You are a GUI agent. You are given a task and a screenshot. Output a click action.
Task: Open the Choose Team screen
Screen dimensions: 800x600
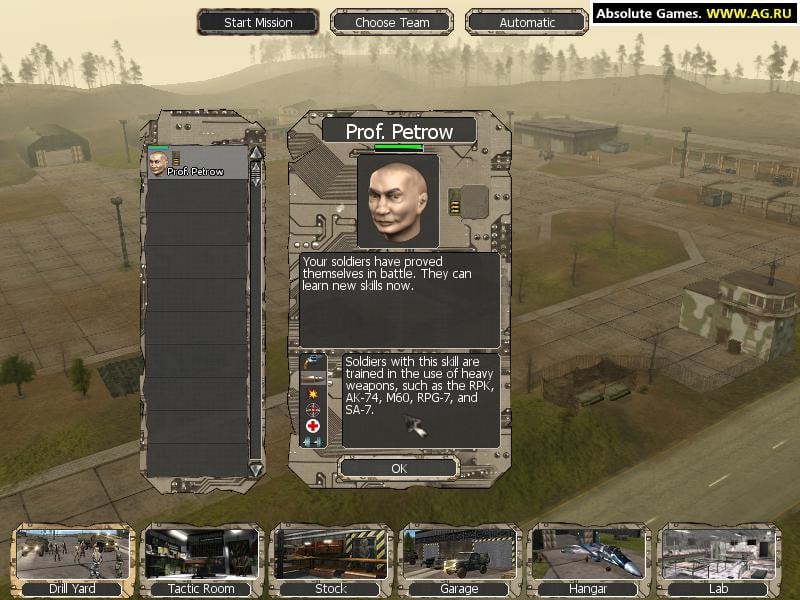(x=391, y=22)
